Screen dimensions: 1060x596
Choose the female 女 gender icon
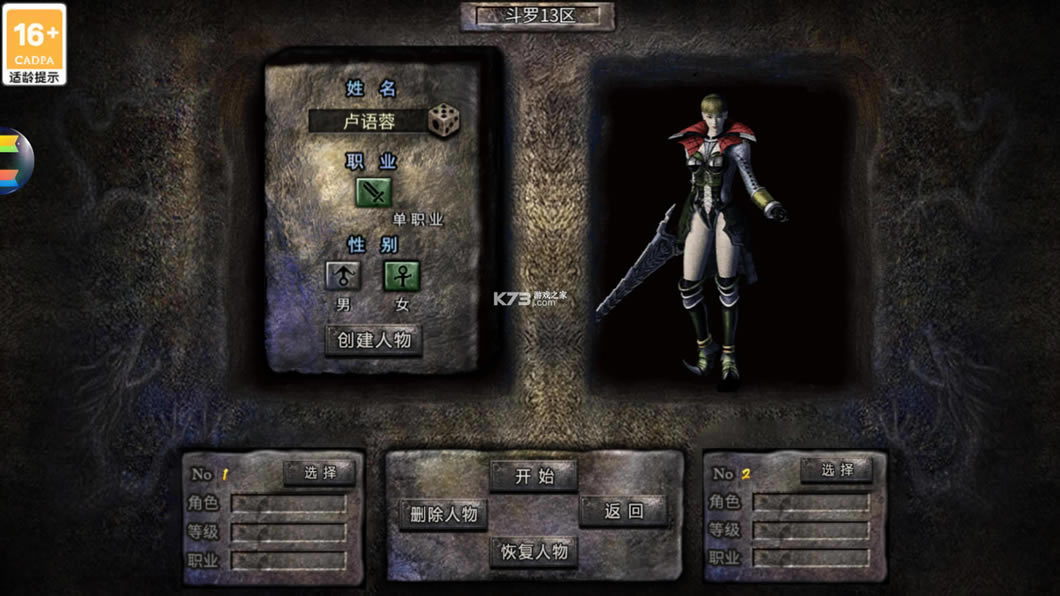point(402,276)
